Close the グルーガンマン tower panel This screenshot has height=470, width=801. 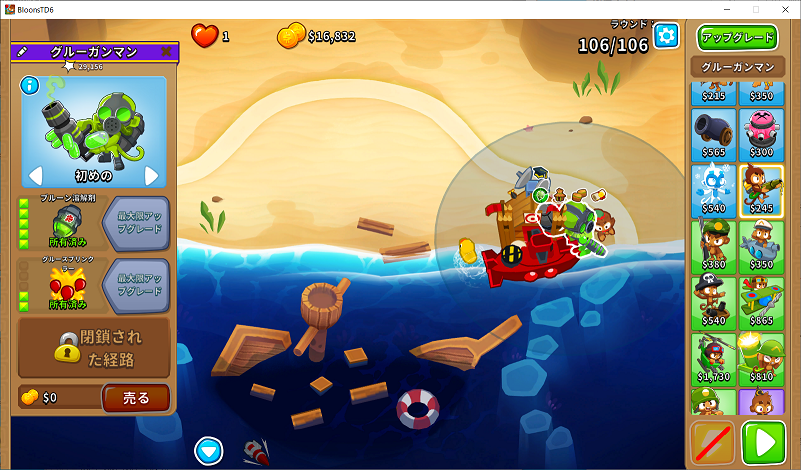[x=166, y=52]
